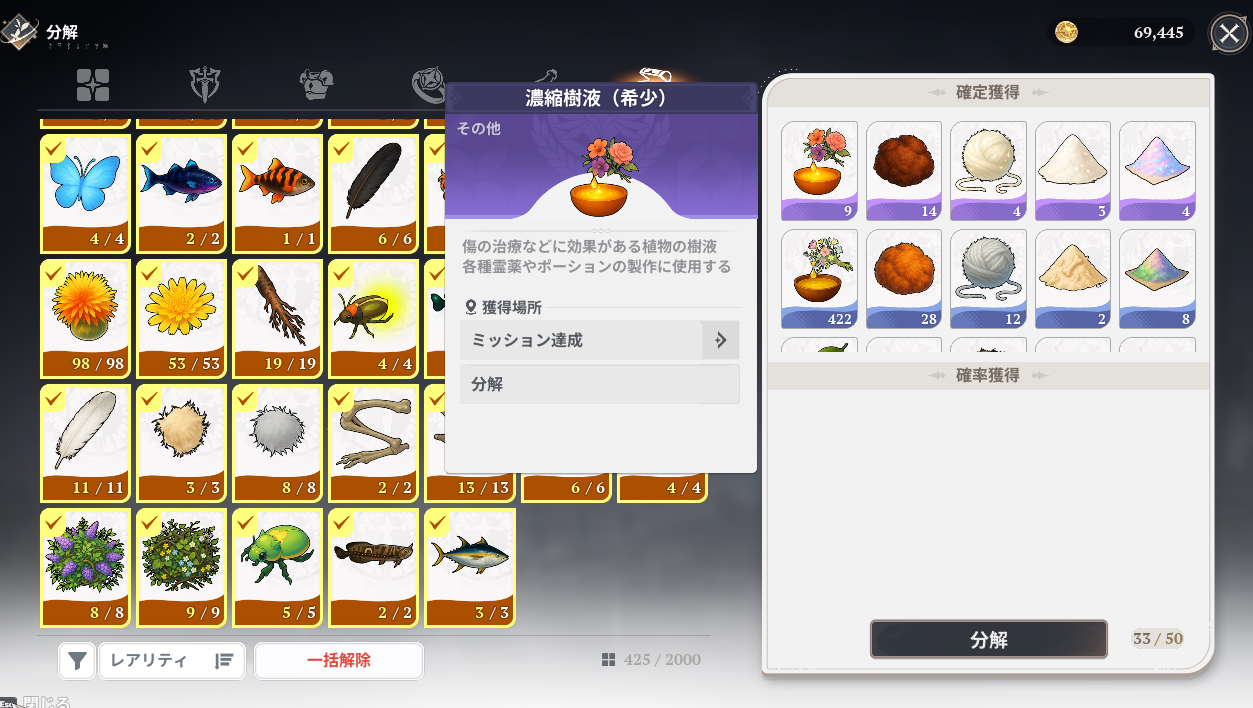The image size is (1253, 708).
Task: Confirm with the 分解 button
Action: click(988, 640)
